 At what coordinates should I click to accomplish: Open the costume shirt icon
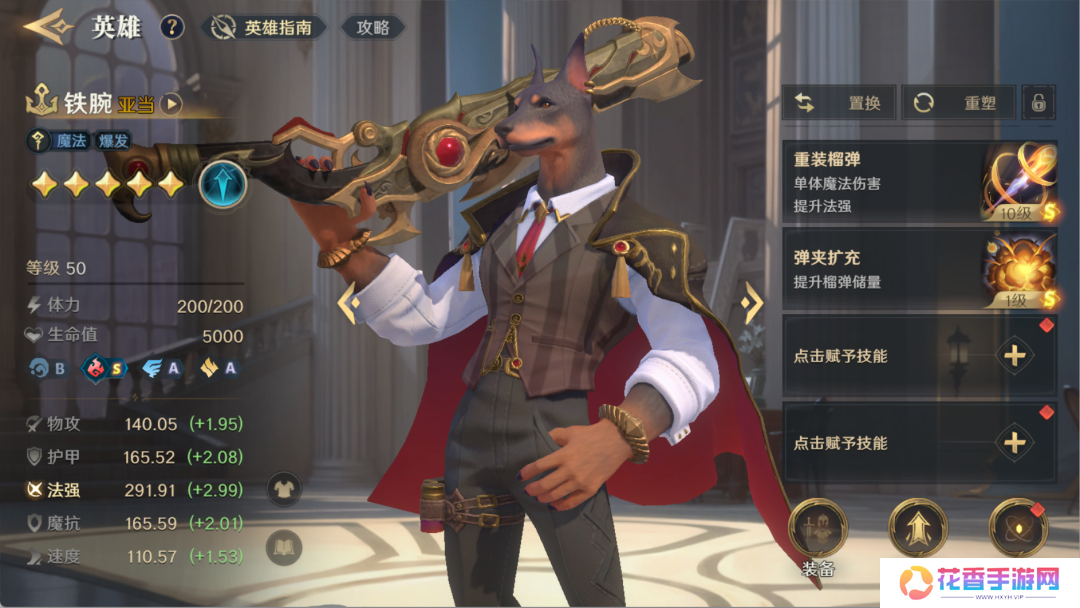(284, 488)
